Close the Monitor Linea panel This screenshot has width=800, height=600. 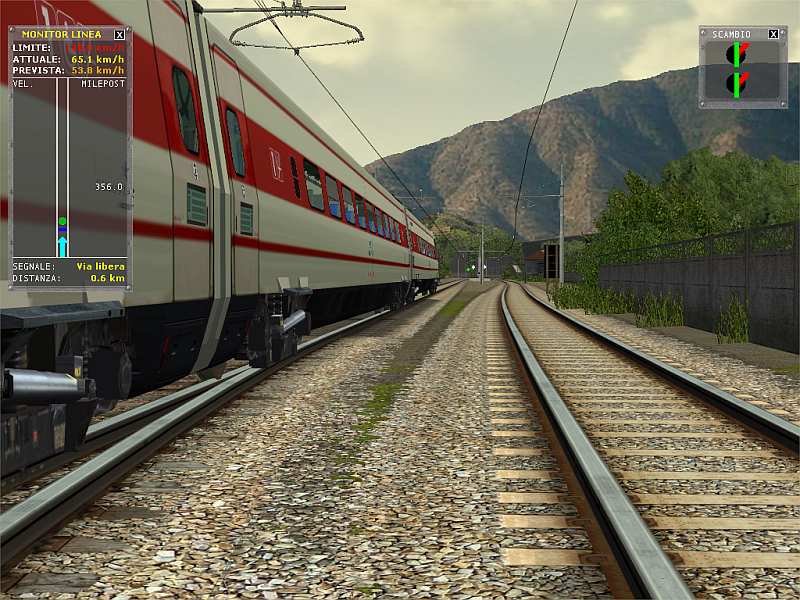(x=120, y=34)
